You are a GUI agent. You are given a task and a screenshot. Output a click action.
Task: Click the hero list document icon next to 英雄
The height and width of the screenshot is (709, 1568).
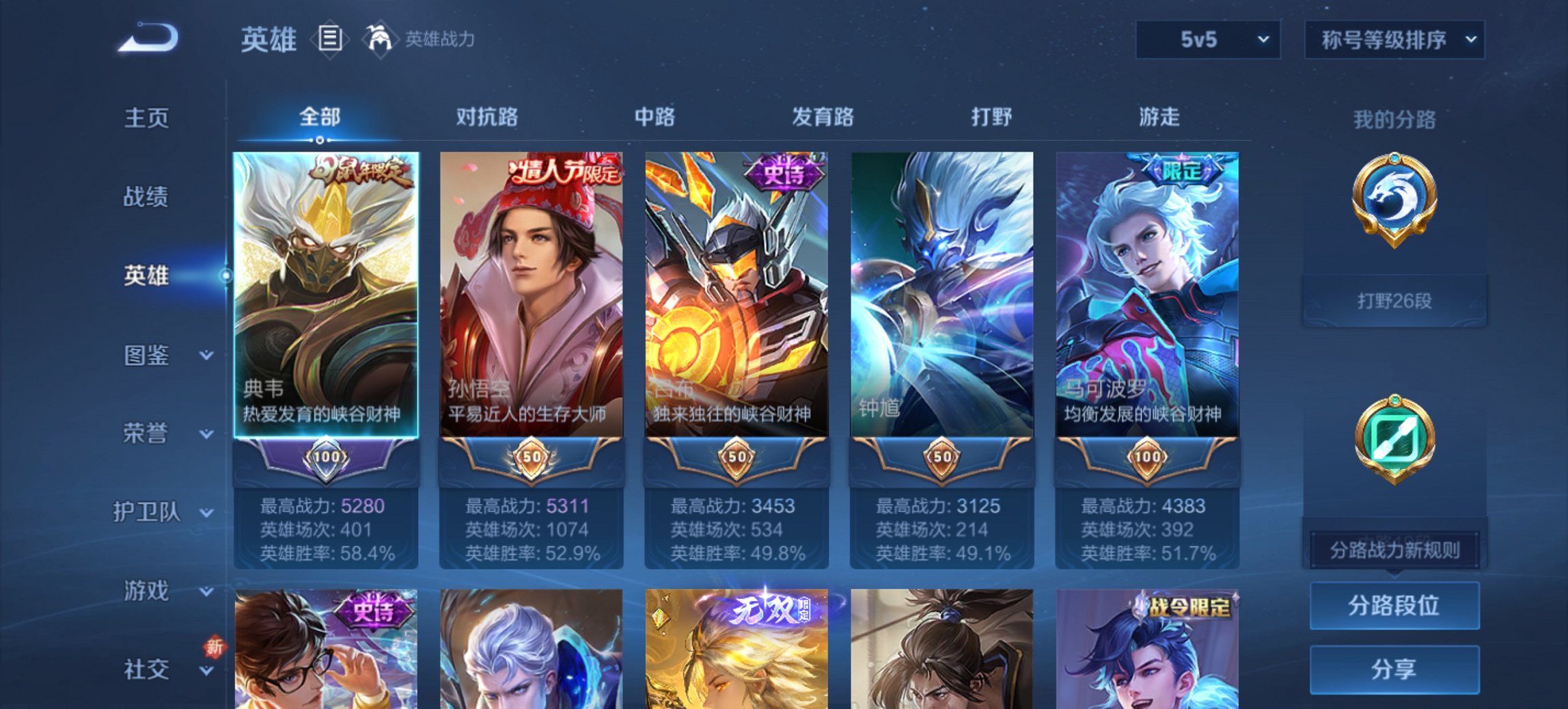coord(330,40)
